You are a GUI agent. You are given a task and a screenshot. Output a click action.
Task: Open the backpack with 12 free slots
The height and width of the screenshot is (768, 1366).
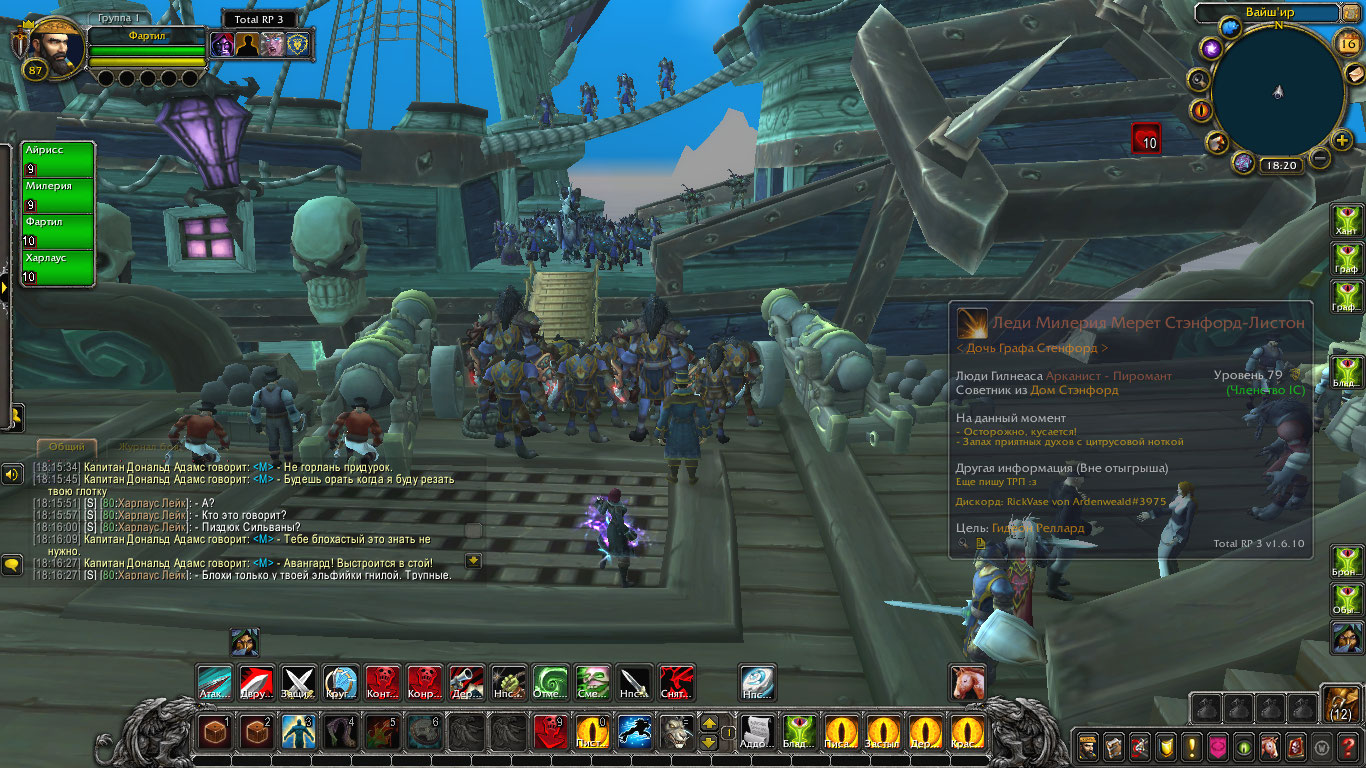1341,704
